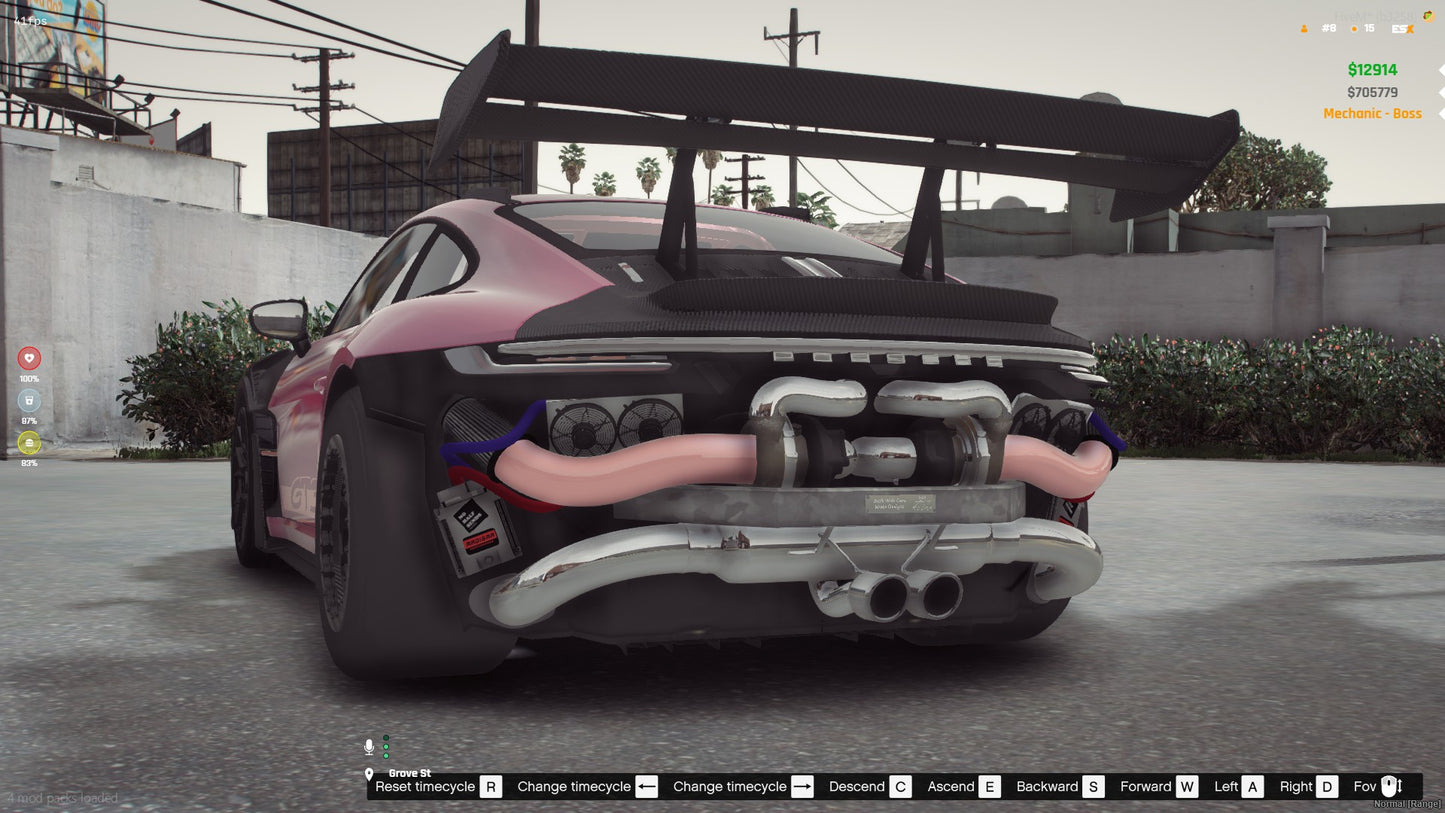Click the 100% health progress circle

pyautogui.click(x=29, y=356)
